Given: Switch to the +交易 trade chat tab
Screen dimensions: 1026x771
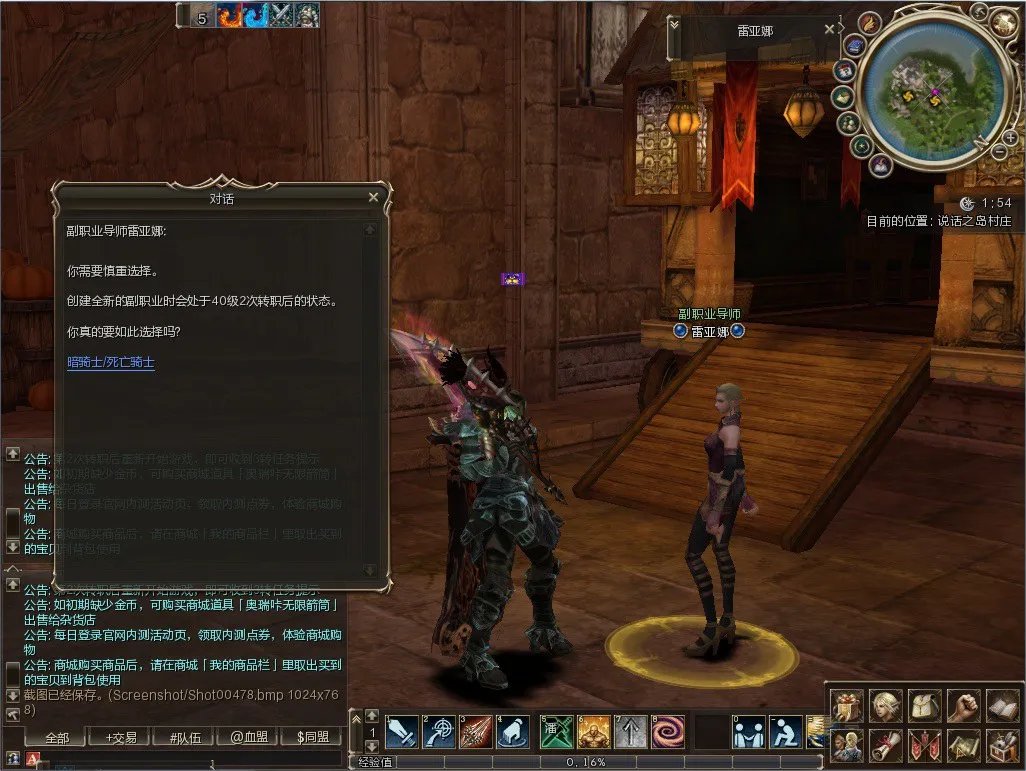Looking at the screenshot, I should coord(121,738).
